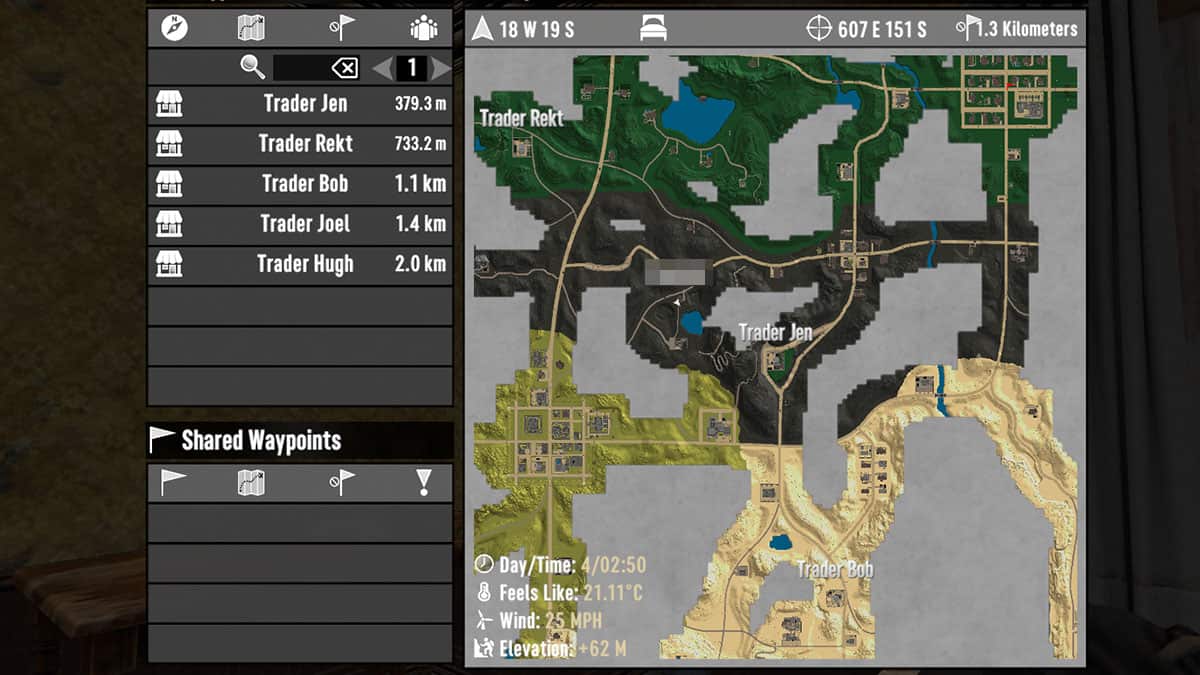Clear the search with the backspace button
1200x675 pixels.
click(x=344, y=68)
